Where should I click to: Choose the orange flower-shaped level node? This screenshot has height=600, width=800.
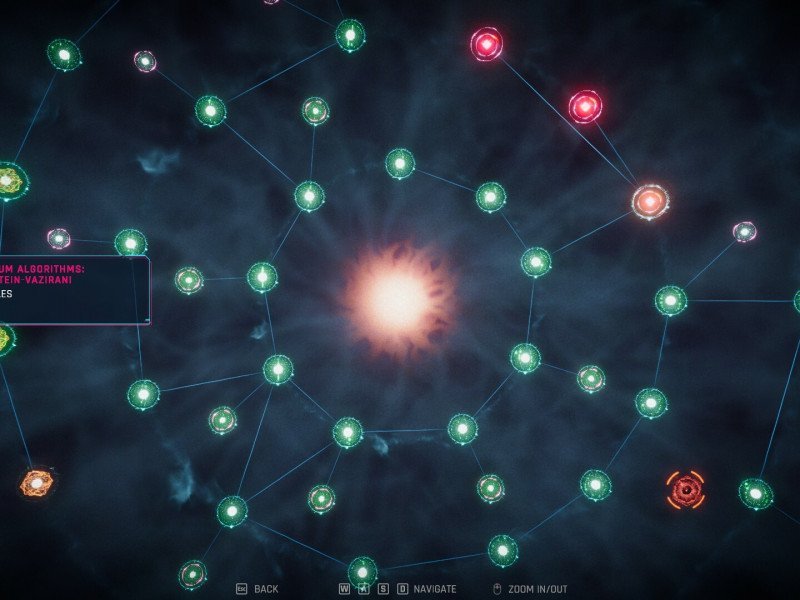click(36, 484)
